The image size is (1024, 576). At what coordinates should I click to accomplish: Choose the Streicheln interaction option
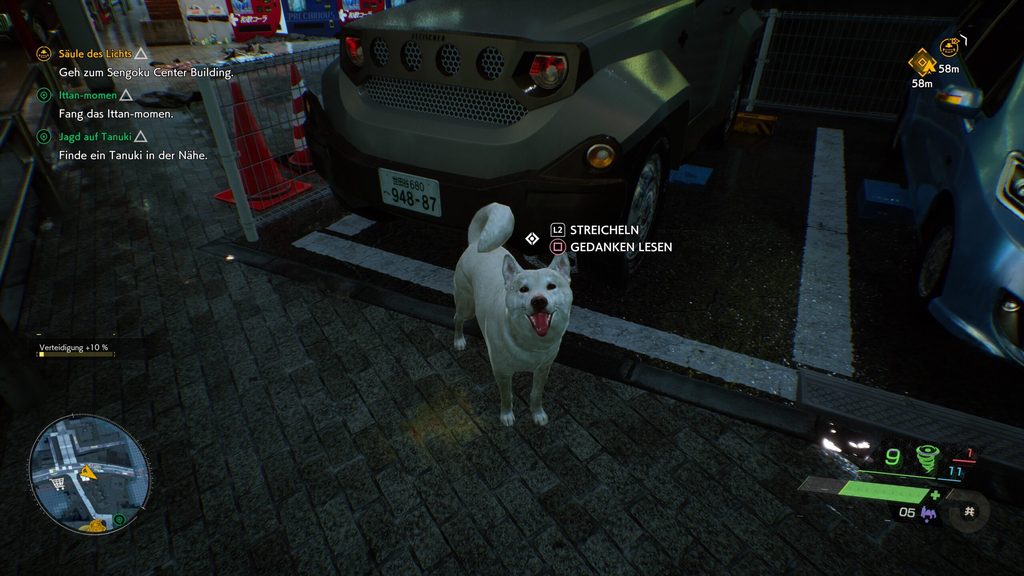604,229
